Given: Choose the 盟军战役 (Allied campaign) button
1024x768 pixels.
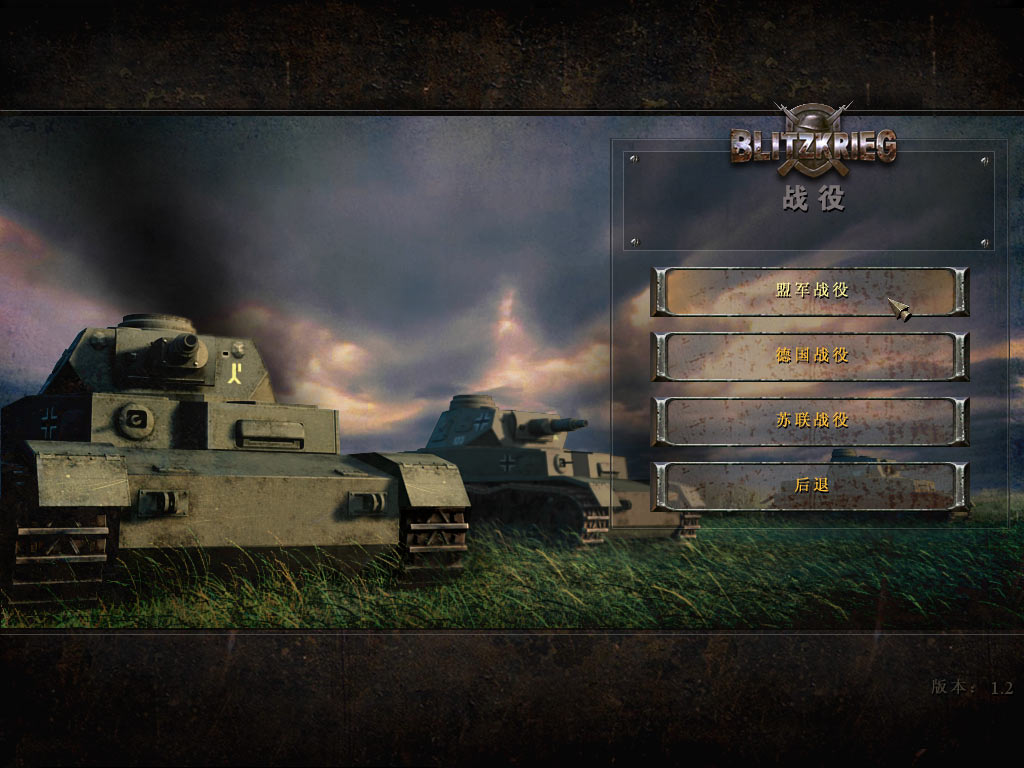Looking at the screenshot, I should 810,291.
